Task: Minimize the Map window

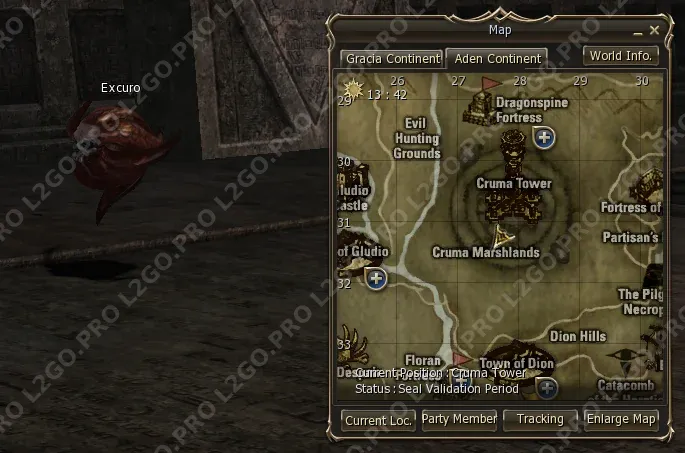Action: point(637,31)
